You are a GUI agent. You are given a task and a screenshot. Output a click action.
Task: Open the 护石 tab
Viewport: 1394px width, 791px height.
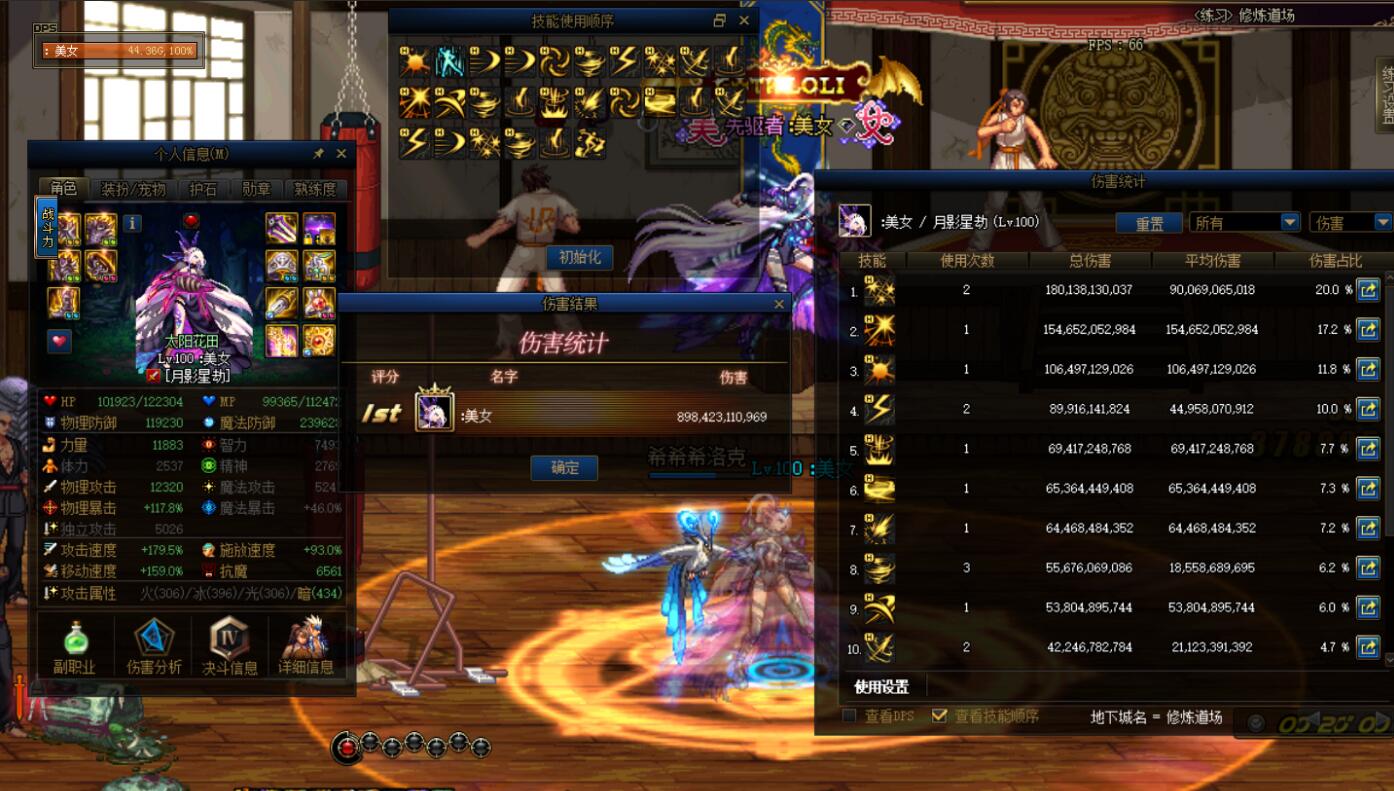coord(203,188)
